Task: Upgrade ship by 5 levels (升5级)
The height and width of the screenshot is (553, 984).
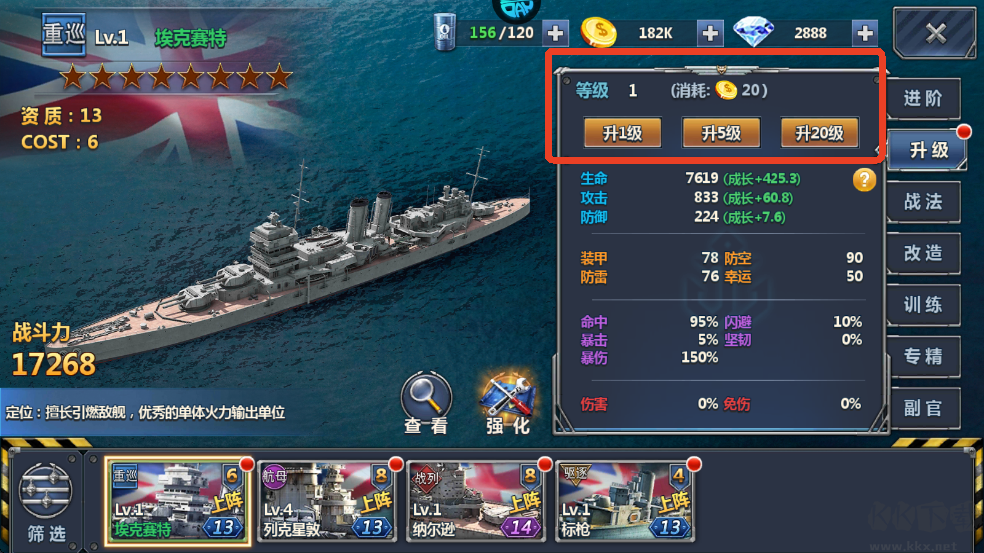Action: 720,133
